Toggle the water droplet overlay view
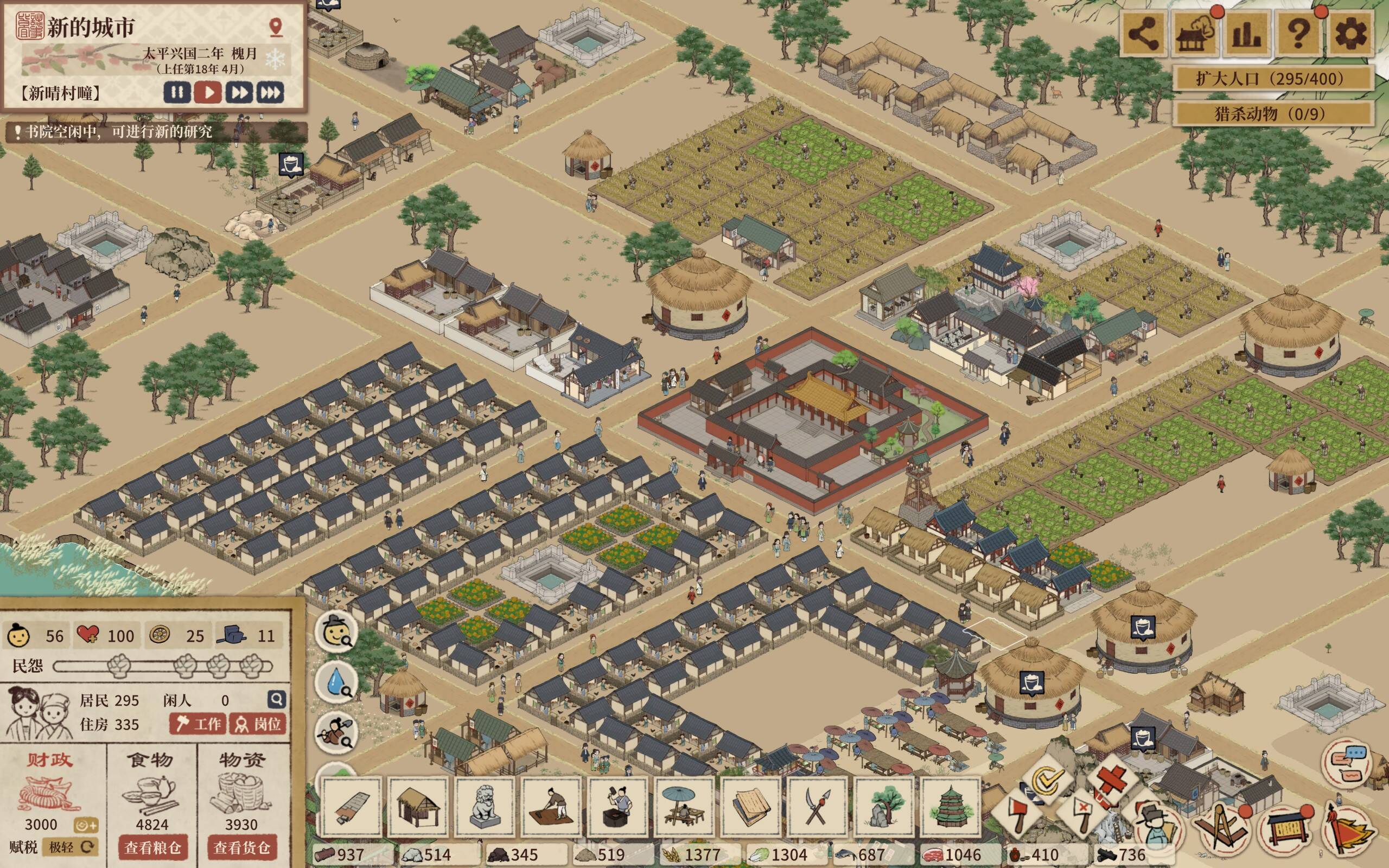The image size is (1389, 868). click(x=336, y=682)
